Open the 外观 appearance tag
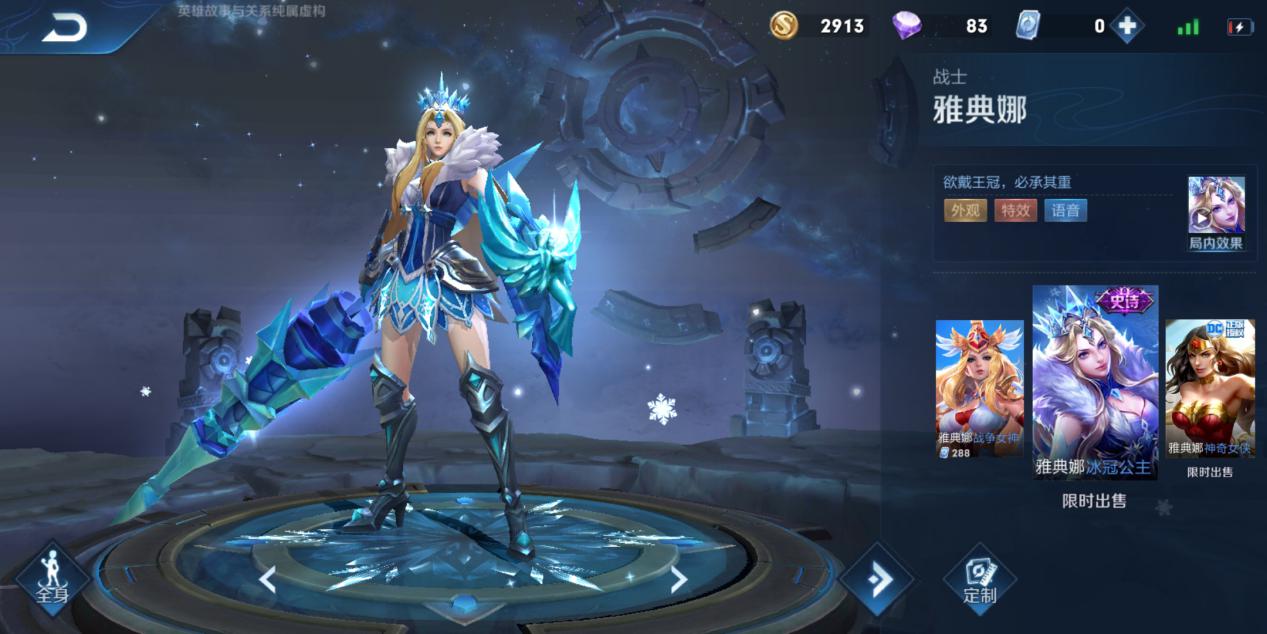The image size is (1267, 634). pyautogui.click(x=964, y=210)
